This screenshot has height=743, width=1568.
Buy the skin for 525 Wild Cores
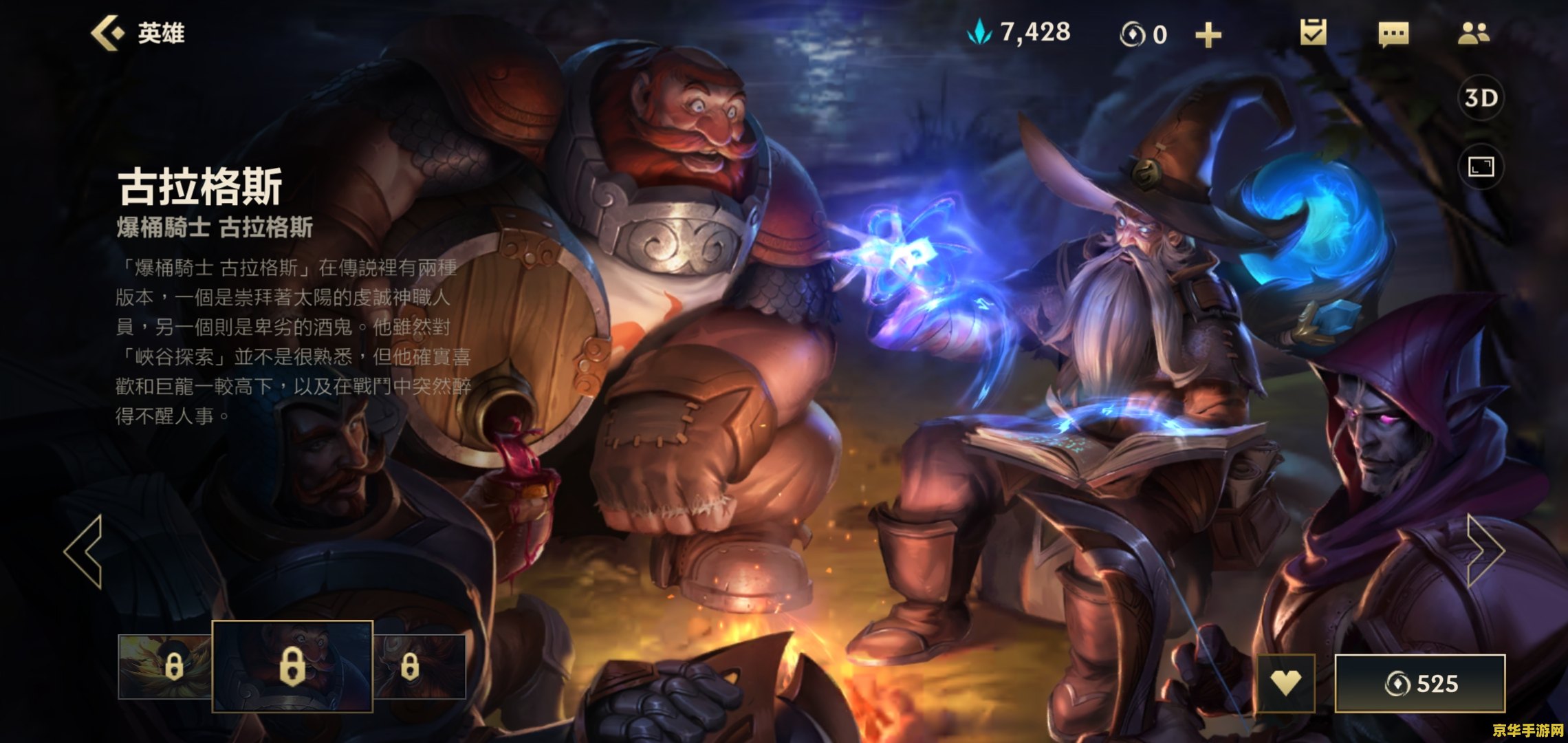point(1420,683)
